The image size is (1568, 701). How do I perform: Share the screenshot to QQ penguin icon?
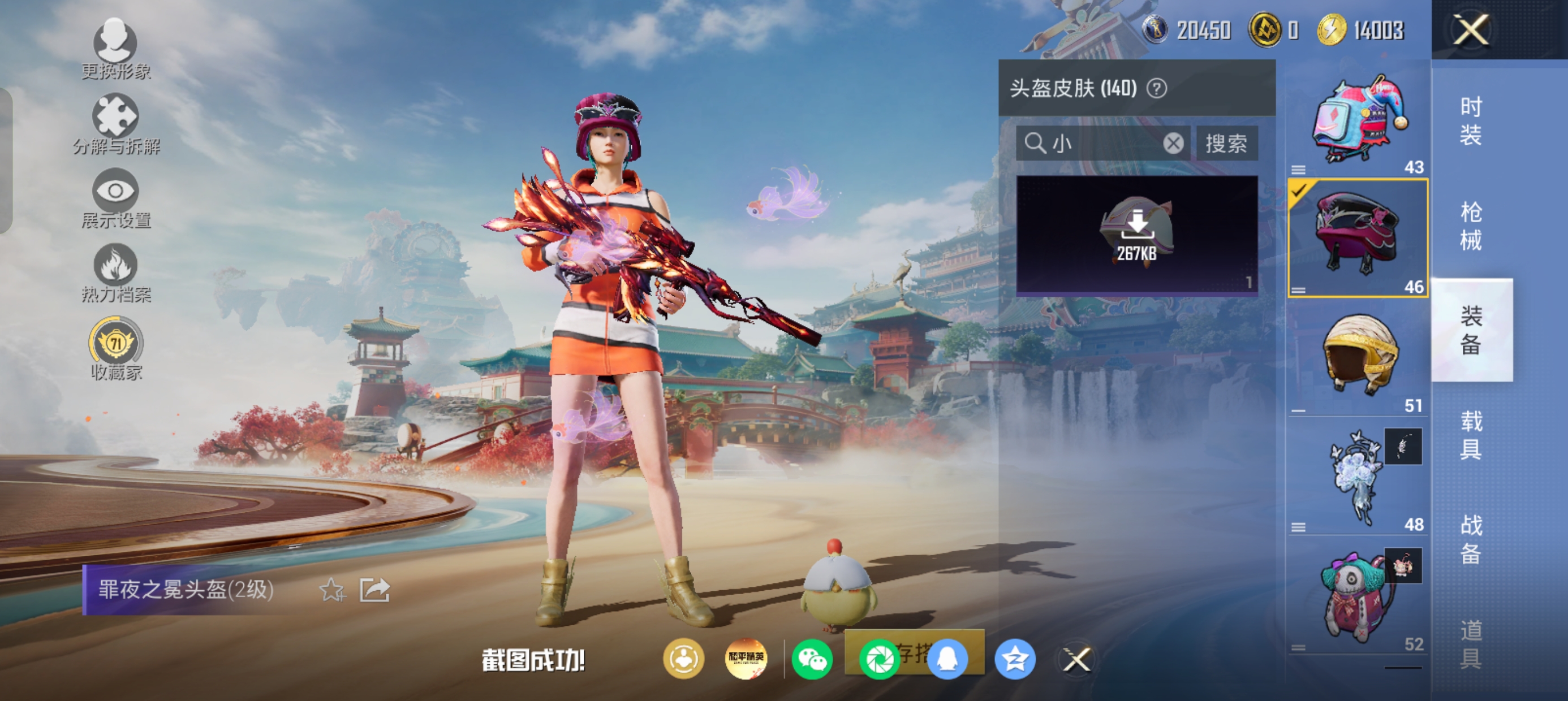click(x=947, y=660)
